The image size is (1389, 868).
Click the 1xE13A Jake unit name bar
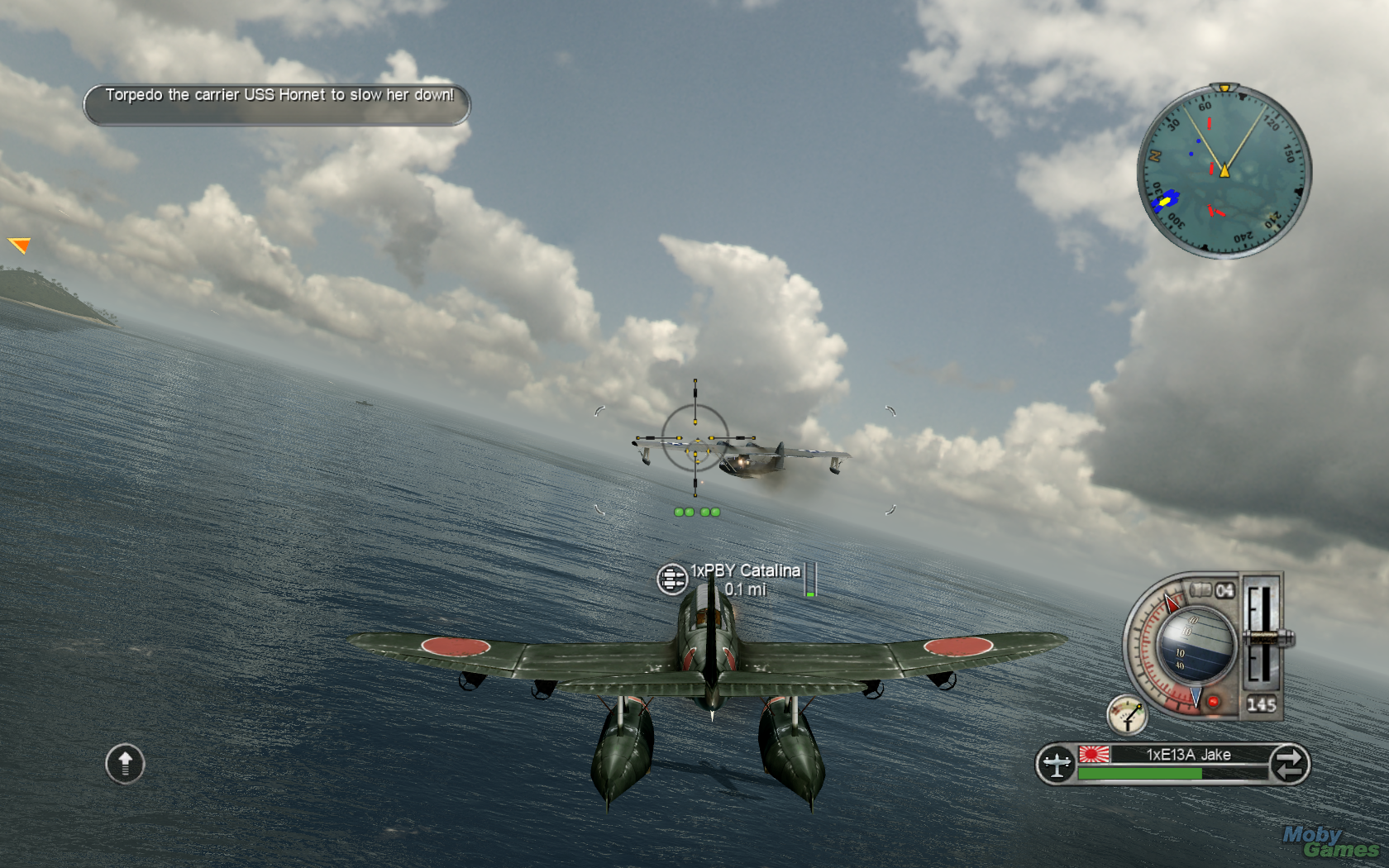(1187, 754)
